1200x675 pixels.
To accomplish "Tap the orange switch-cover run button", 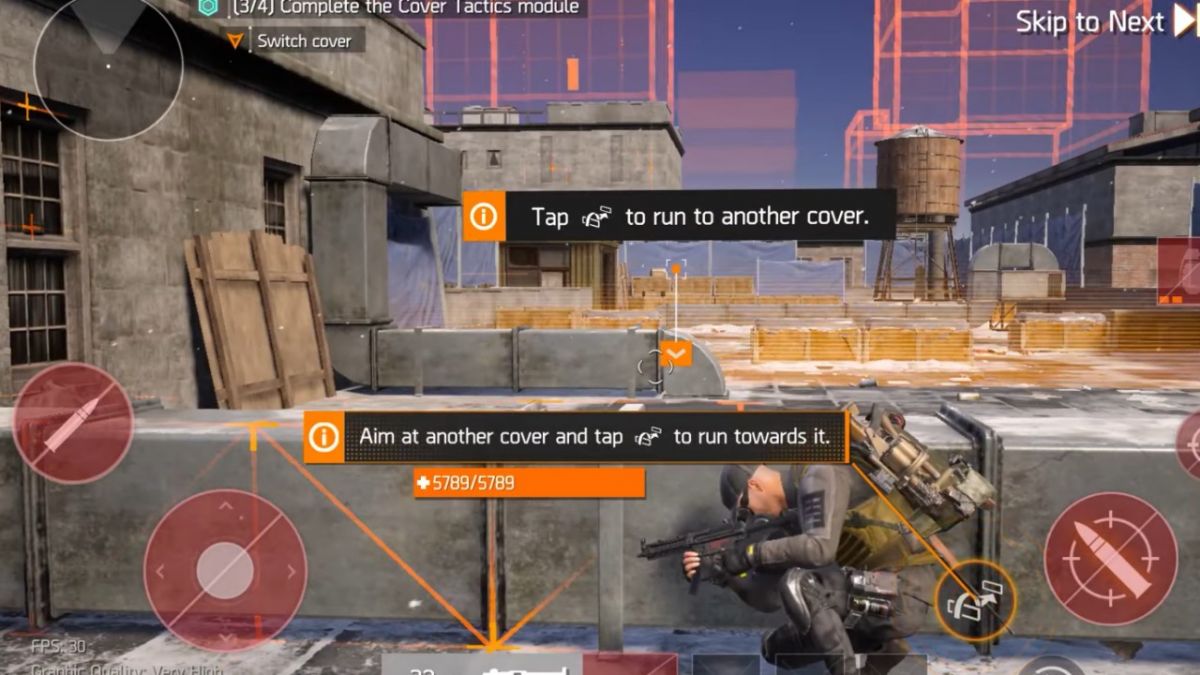I will (x=975, y=601).
